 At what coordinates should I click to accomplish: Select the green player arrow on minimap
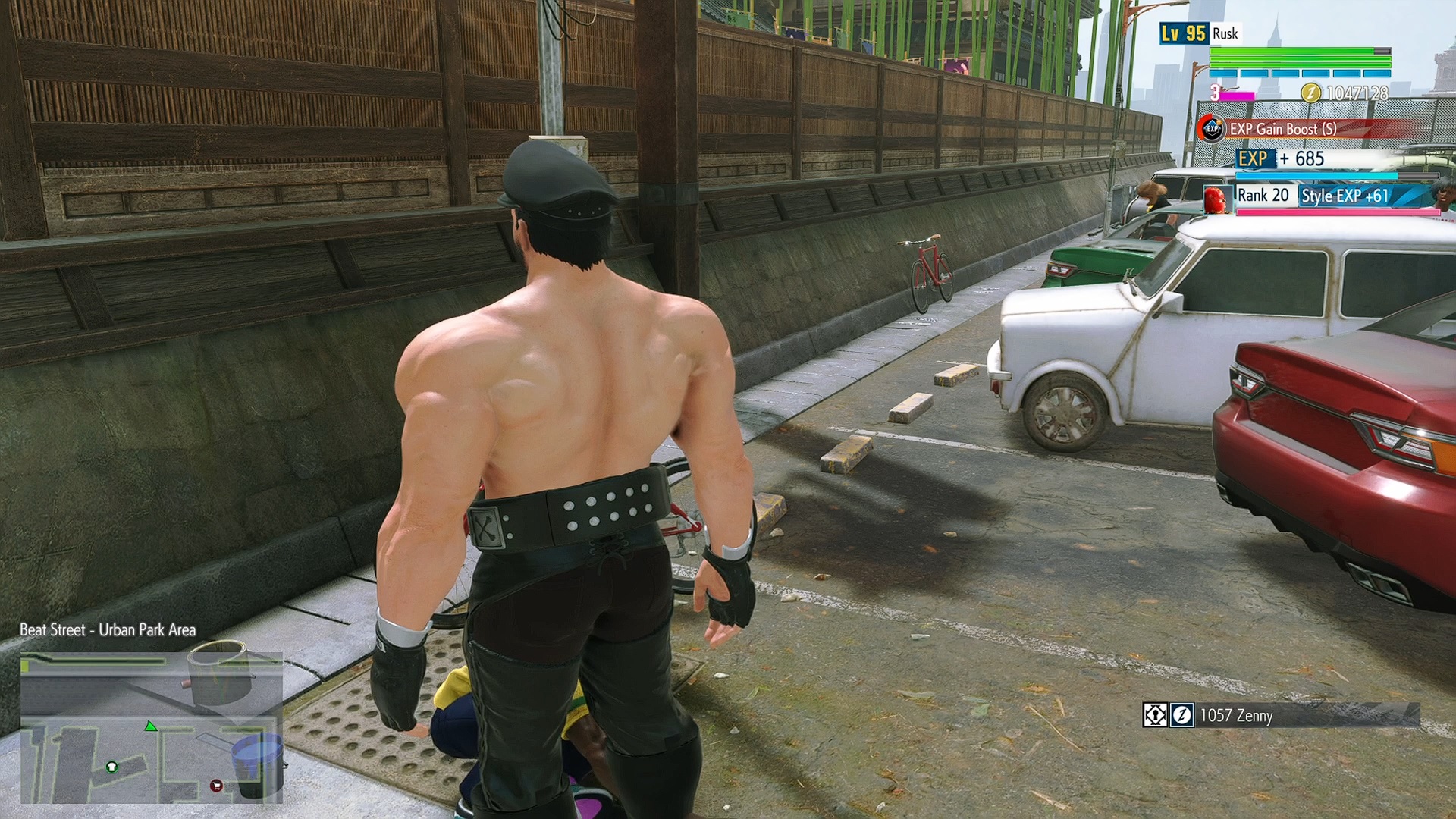(x=151, y=726)
